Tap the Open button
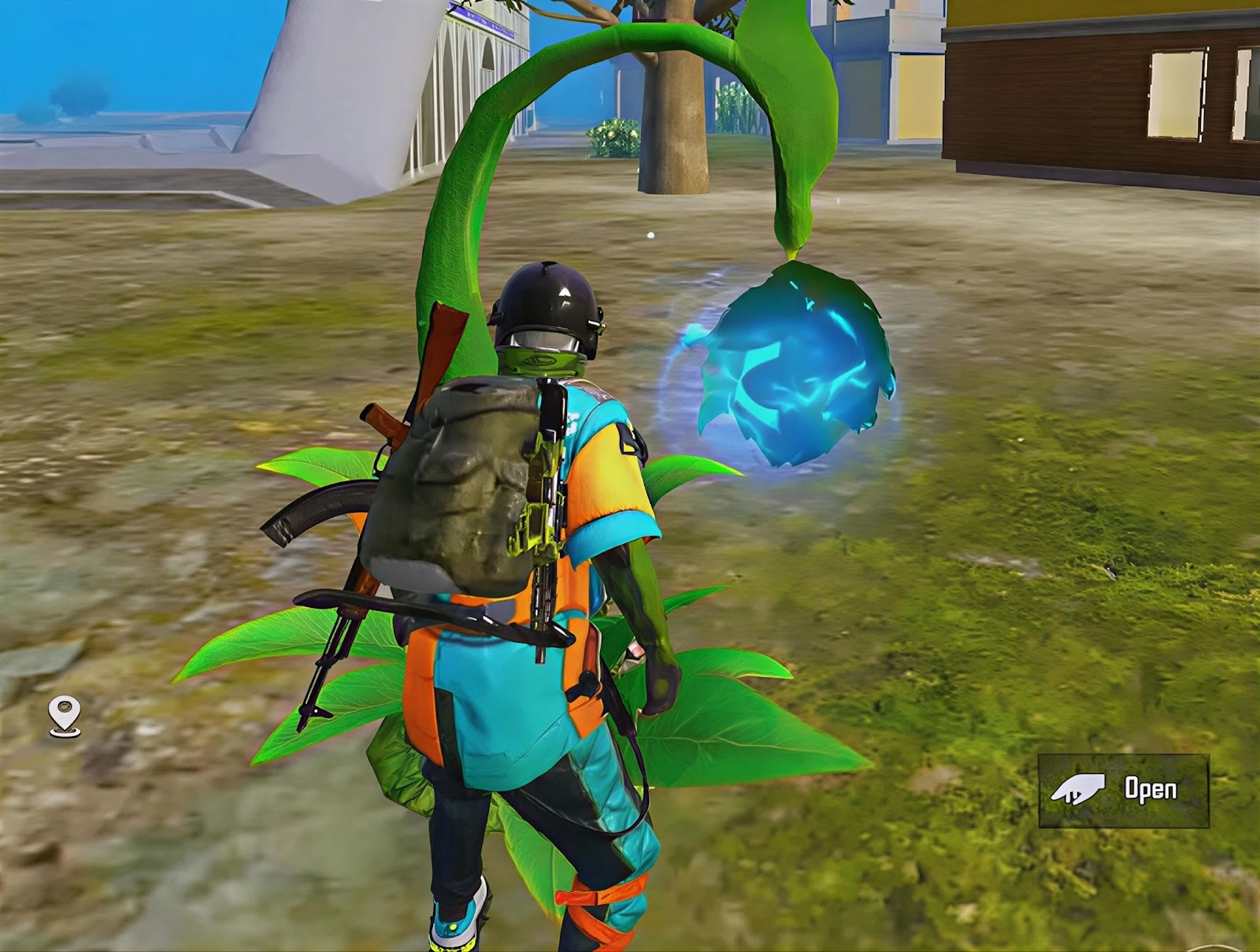The width and height of the screenshot is (1260, 952). pos(1123,790)
